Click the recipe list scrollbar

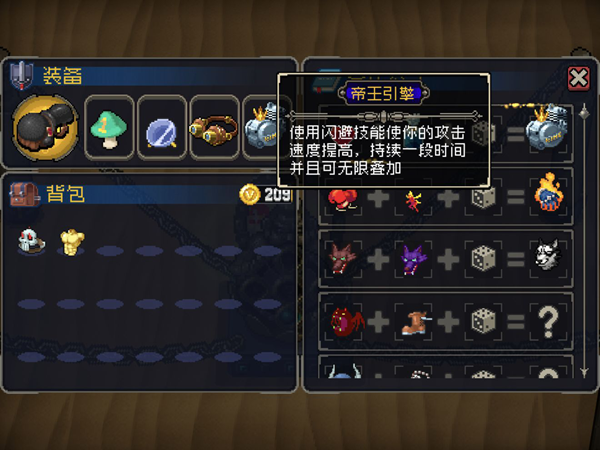click(x=584, y=240)
